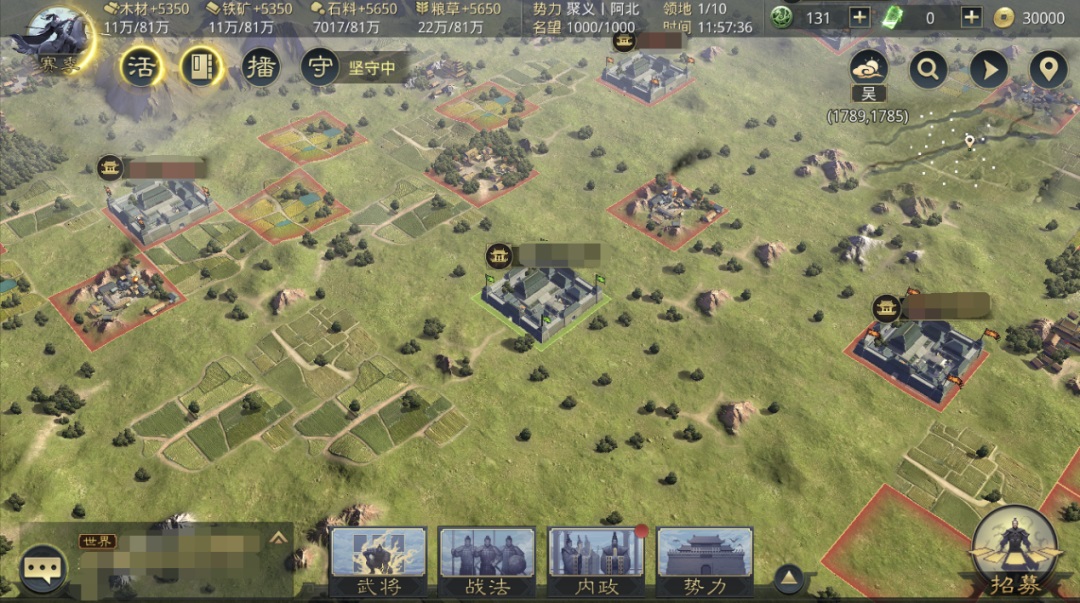Image resolution: width=1080 pixels, height=603 pixels.
Task: Add more jade currency with plus button
Action: (x=860, y=17)
